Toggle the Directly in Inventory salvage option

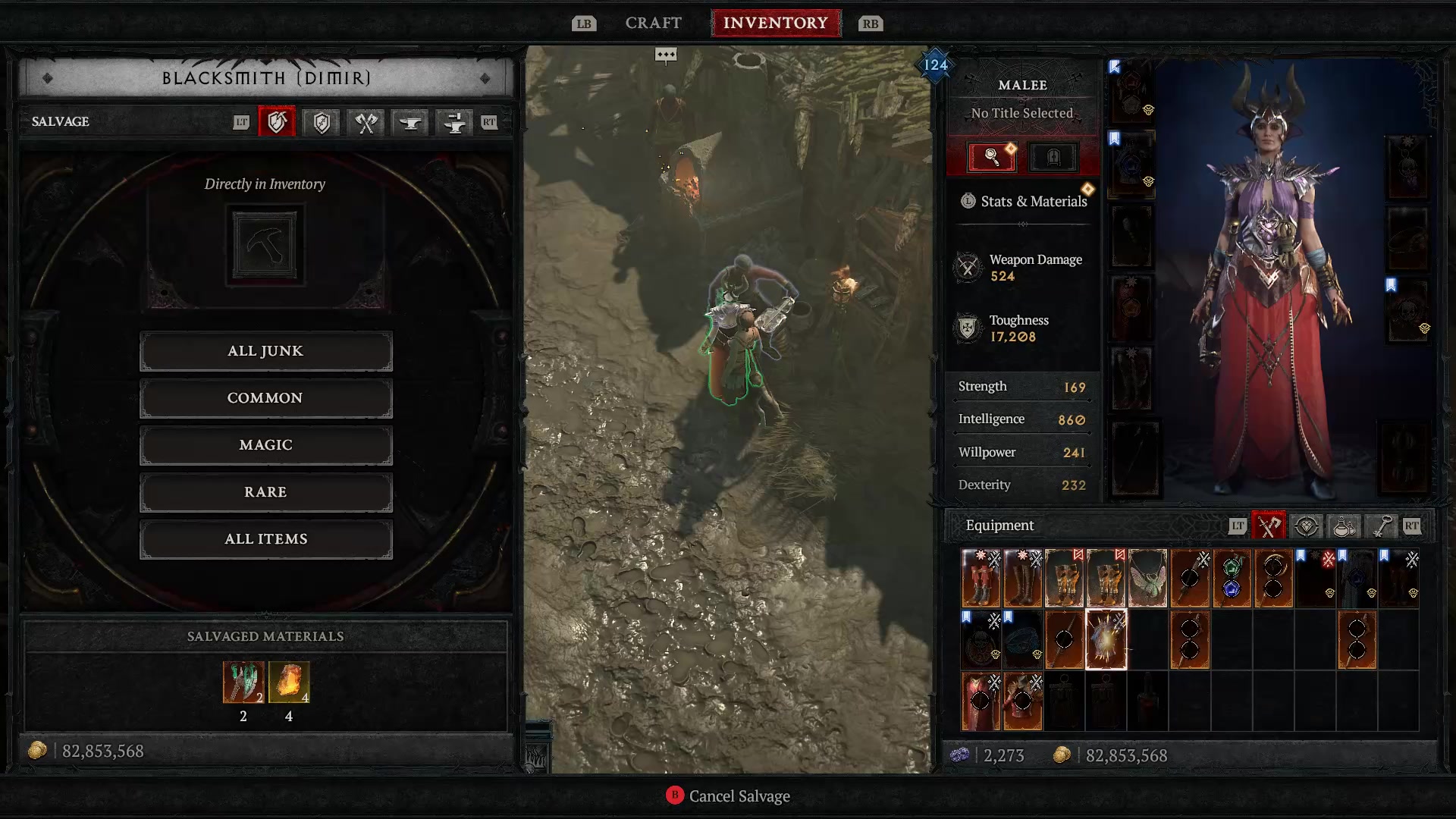(265, 243)
